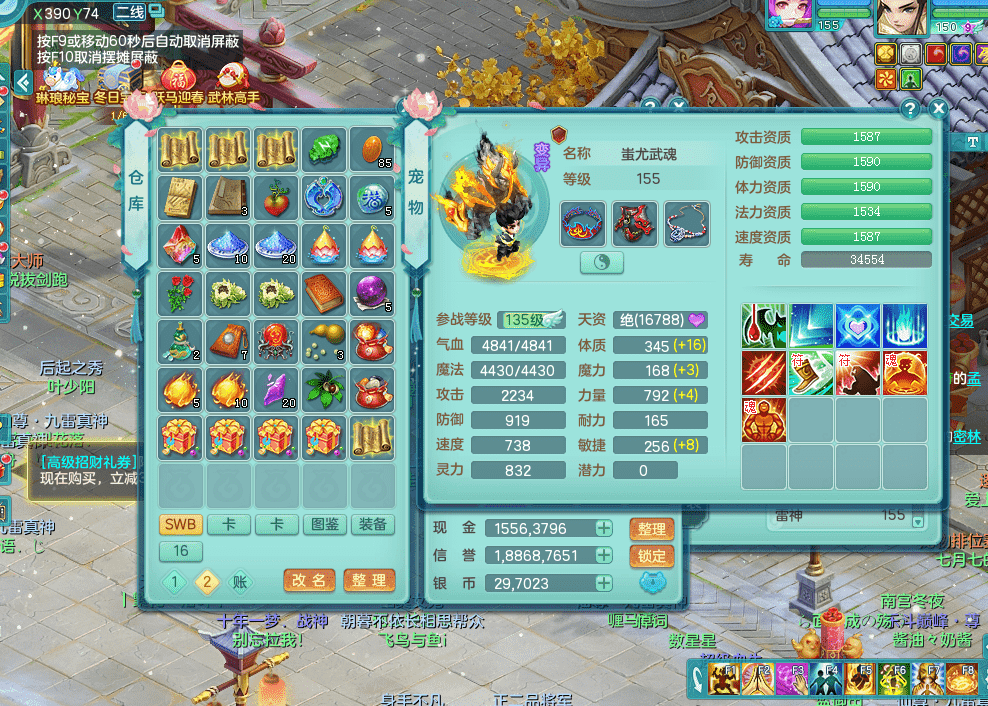Click the yin-yang button under pet equipment
Screen dimensions: 988x706
click(x=602, y=262)
